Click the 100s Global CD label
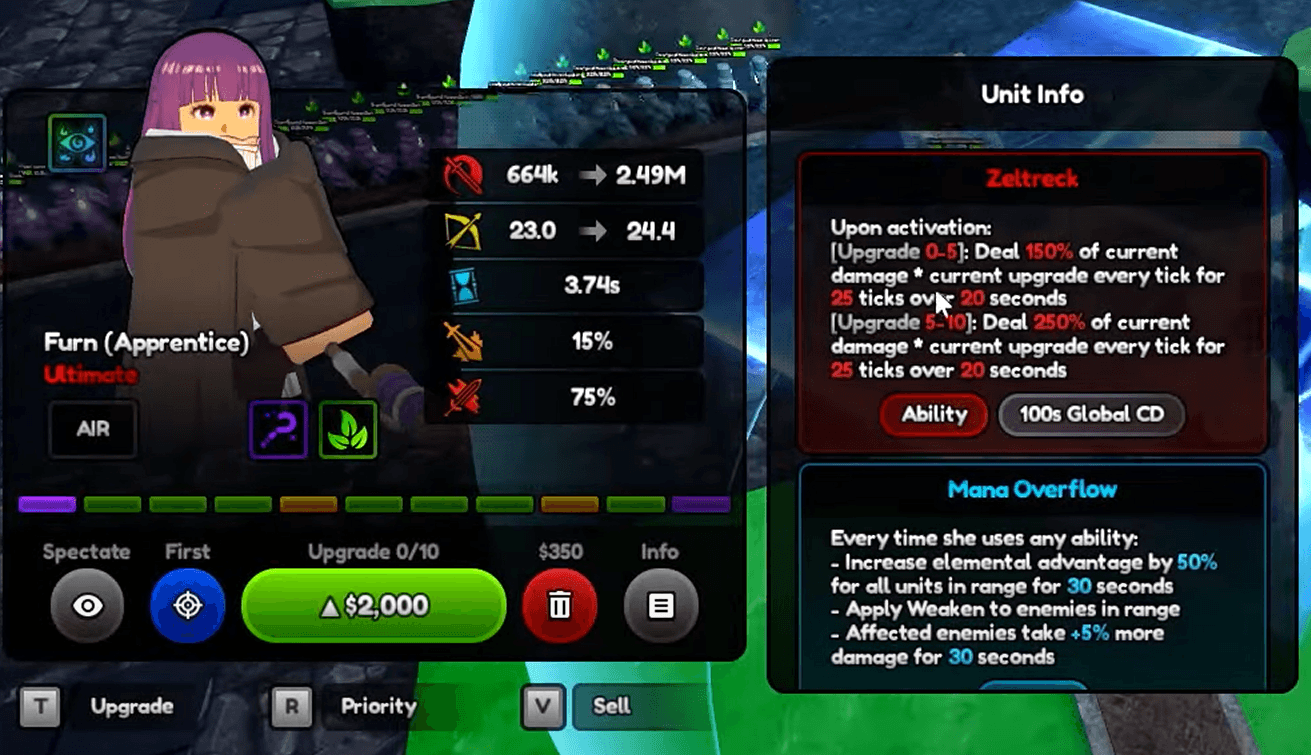Image resolution: width=1311 pixels, height=755 pixels. (x=1090, y=415)
